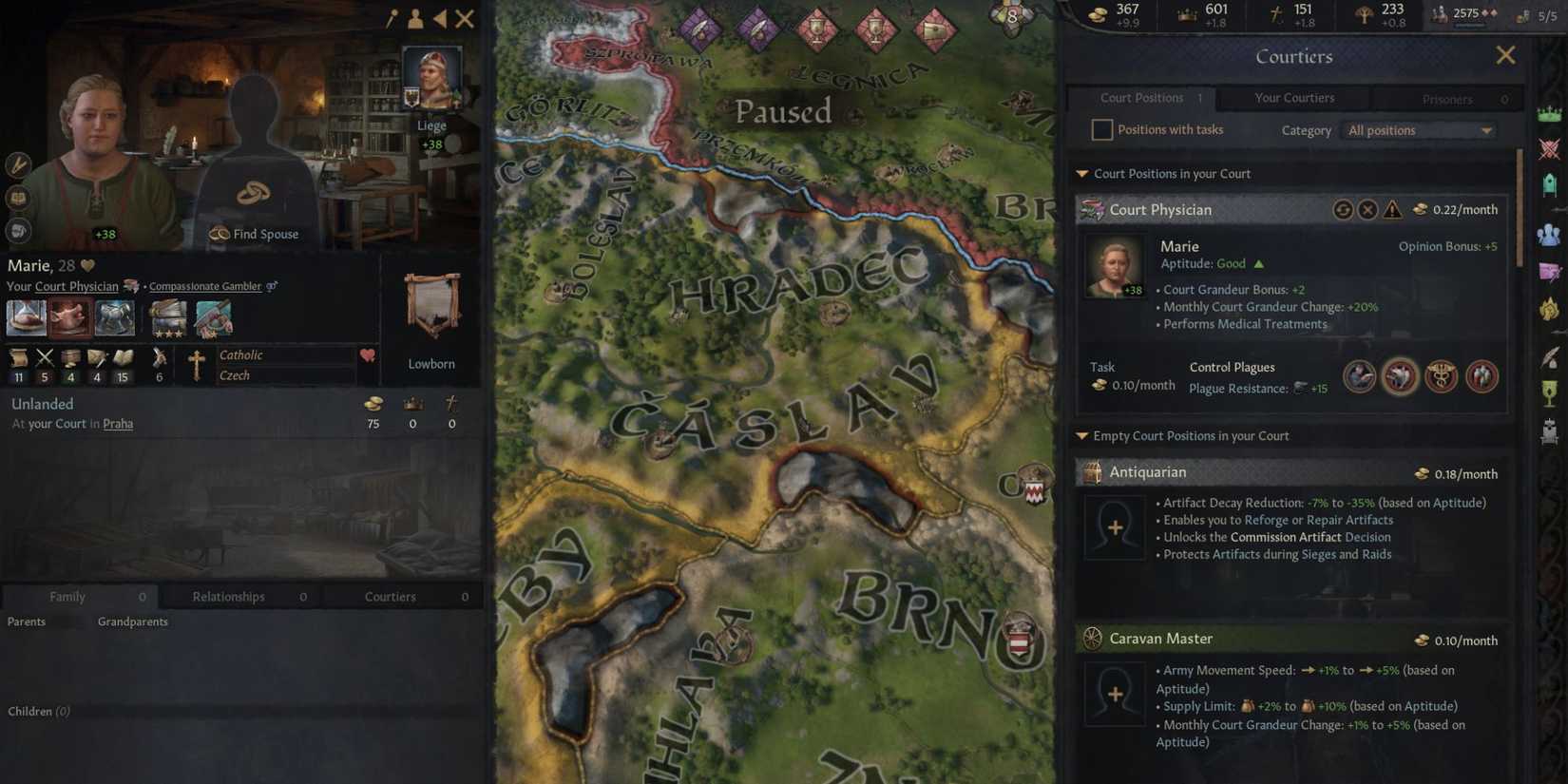
Task: Select the caduceus medical treatment task icon
Action: pos(1441,376)
